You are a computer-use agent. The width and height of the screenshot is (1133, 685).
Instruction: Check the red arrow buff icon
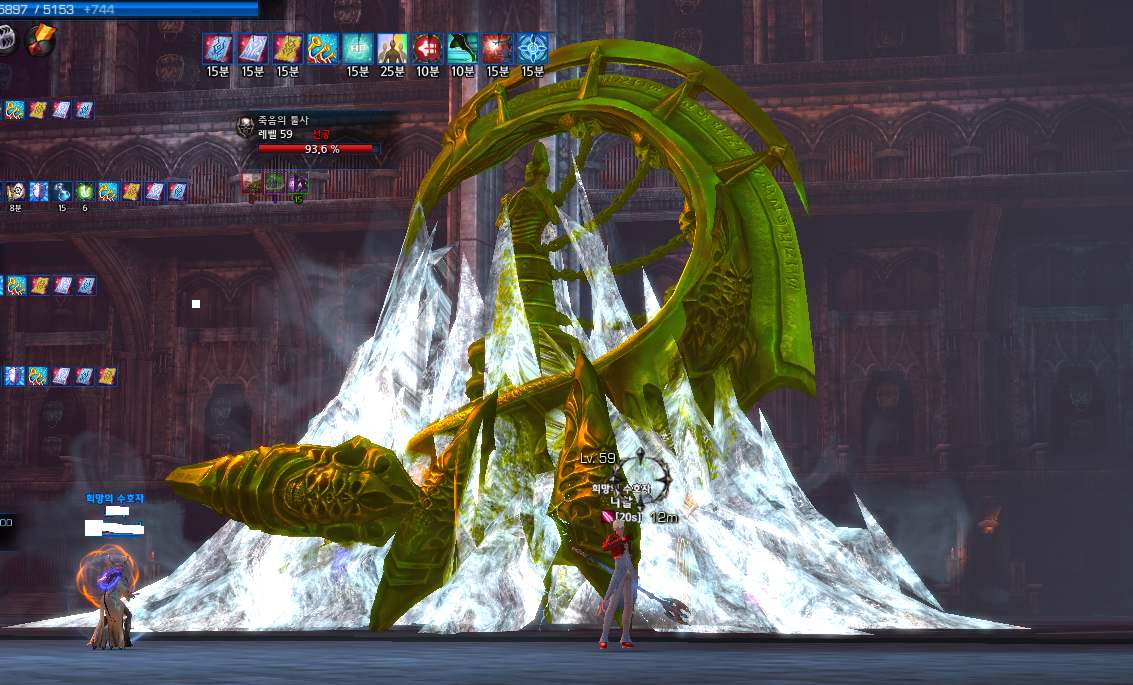click(427, 48)
